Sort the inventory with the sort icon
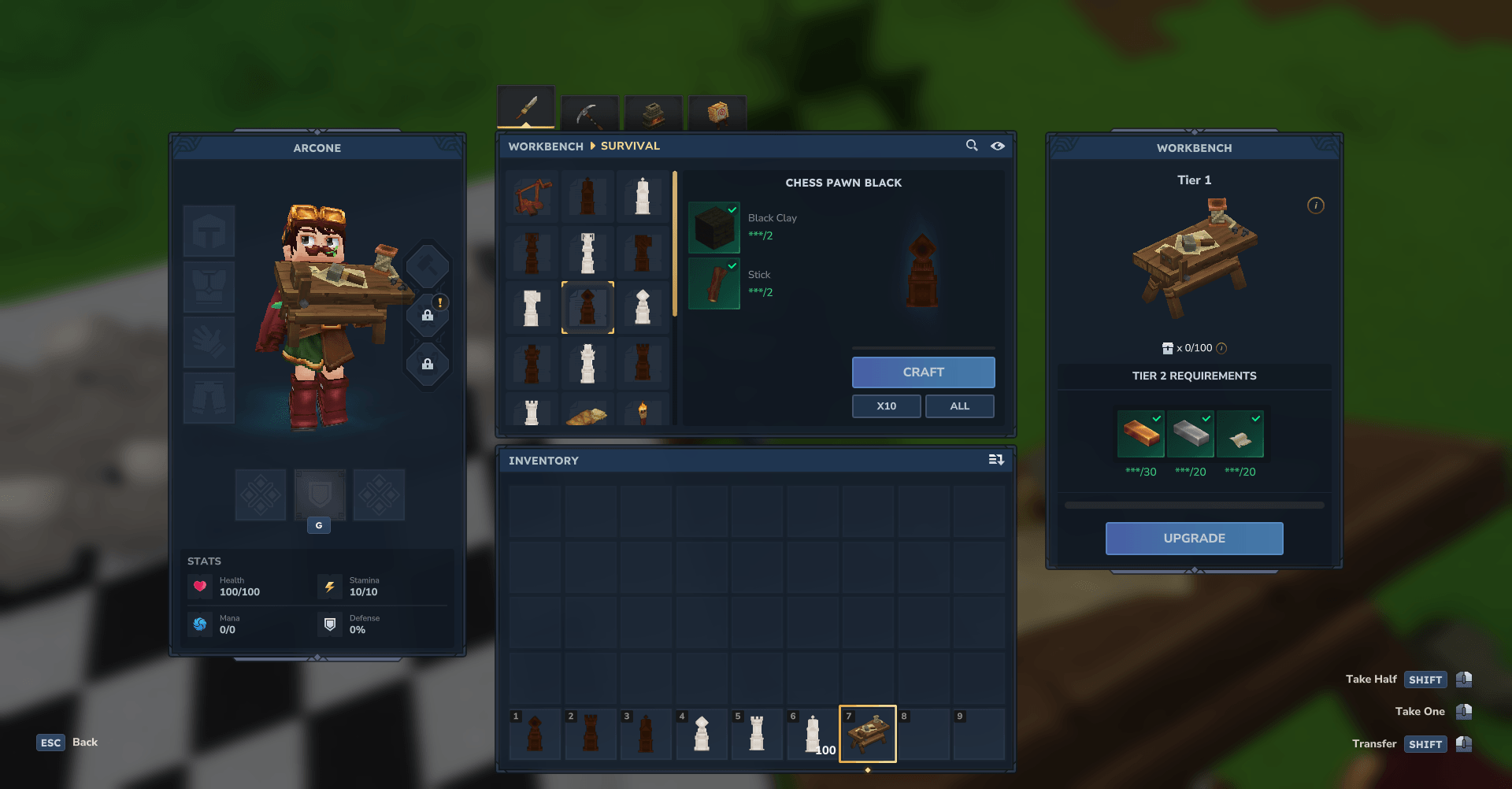 996,460
